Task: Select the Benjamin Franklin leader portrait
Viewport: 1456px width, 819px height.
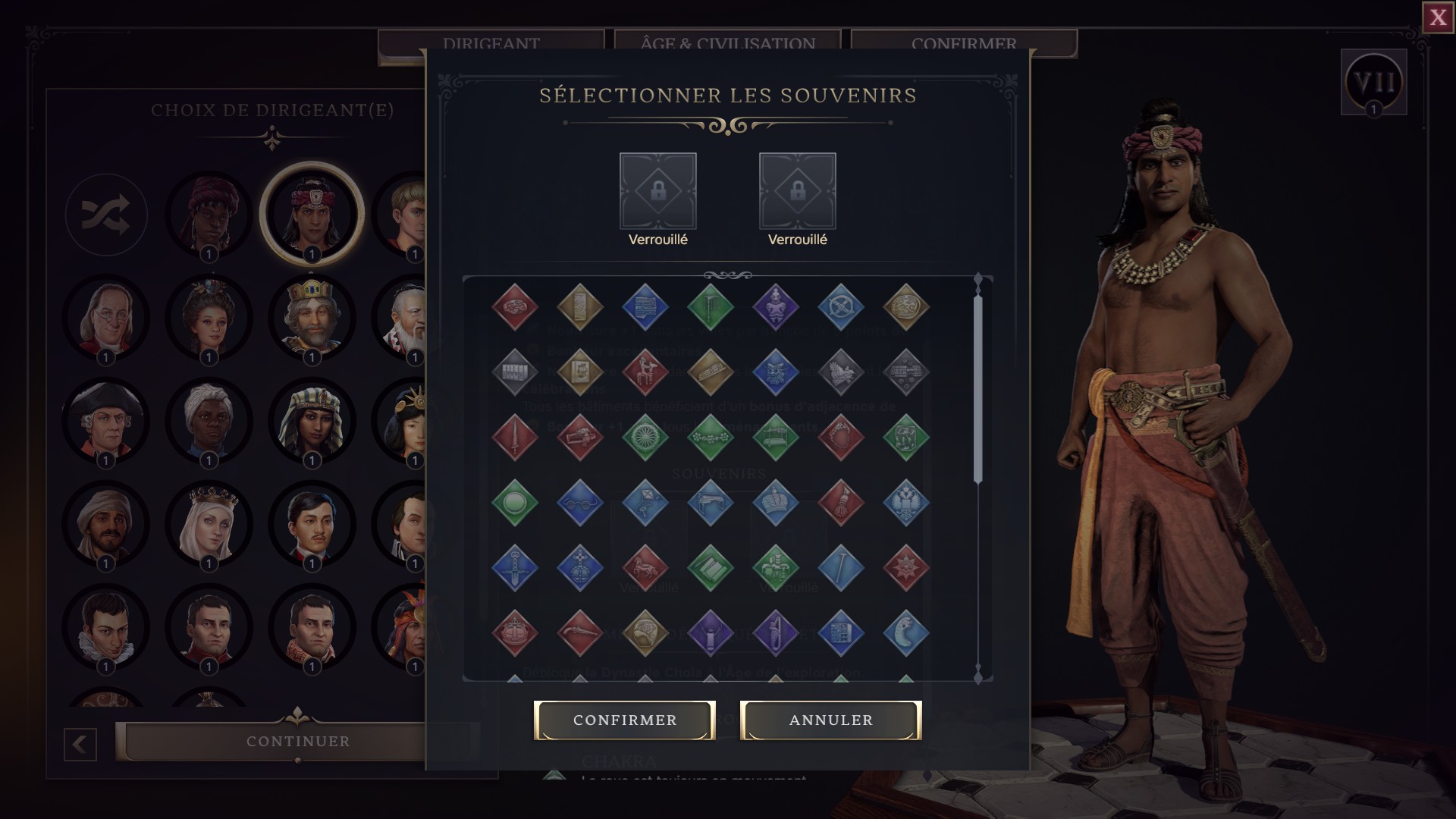Action: (x=106, y=318)
